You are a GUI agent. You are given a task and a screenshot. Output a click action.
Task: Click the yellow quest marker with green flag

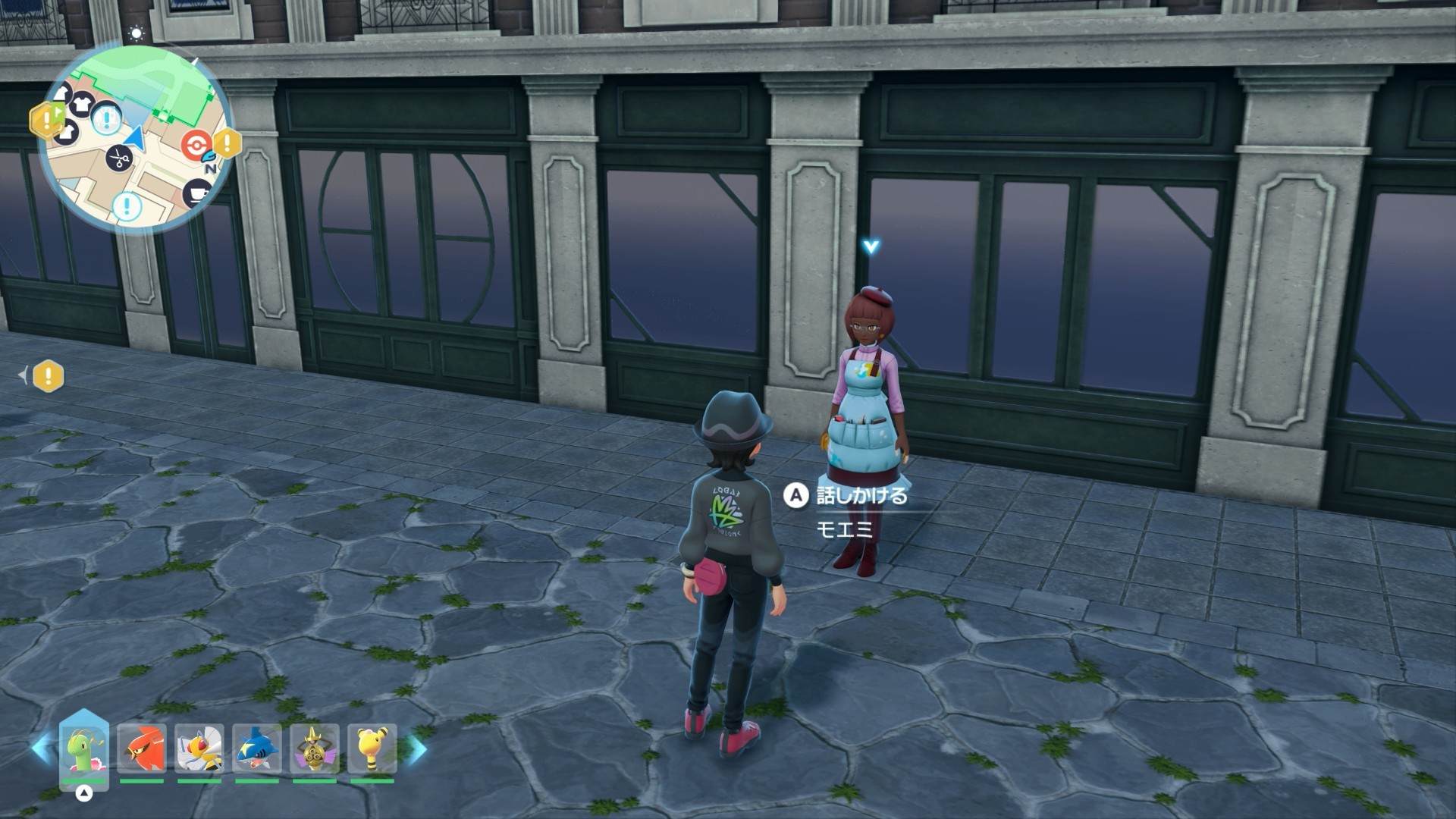pyautogui.click(x=45, y=119)
